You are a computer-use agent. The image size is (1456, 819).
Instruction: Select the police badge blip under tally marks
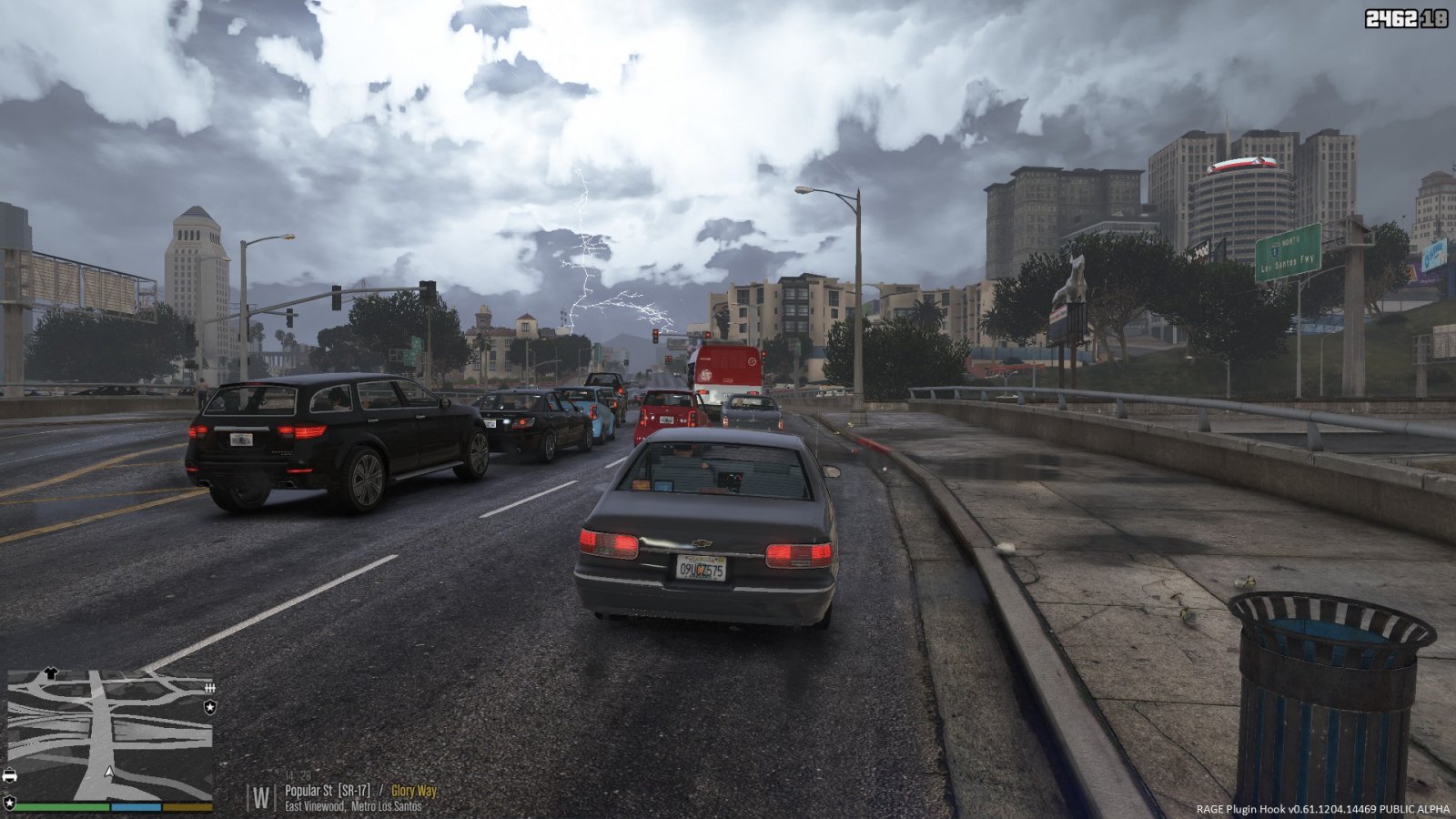[x=210, y=706]
